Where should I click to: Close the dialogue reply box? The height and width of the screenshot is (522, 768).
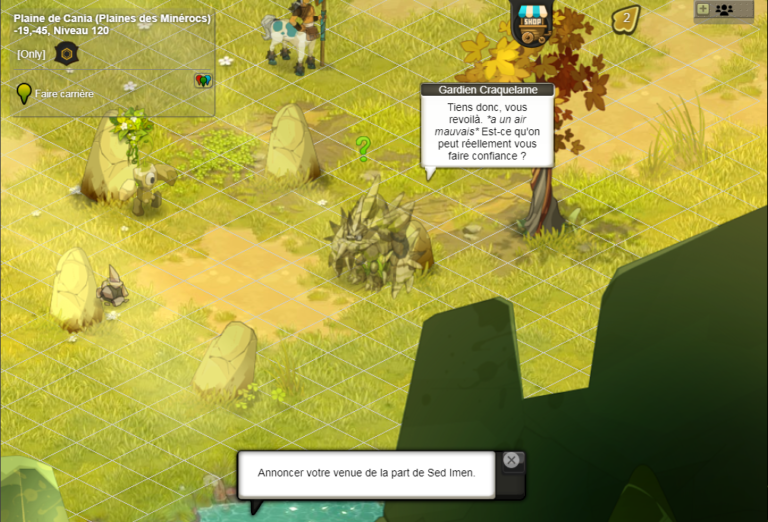pos(511,460)
